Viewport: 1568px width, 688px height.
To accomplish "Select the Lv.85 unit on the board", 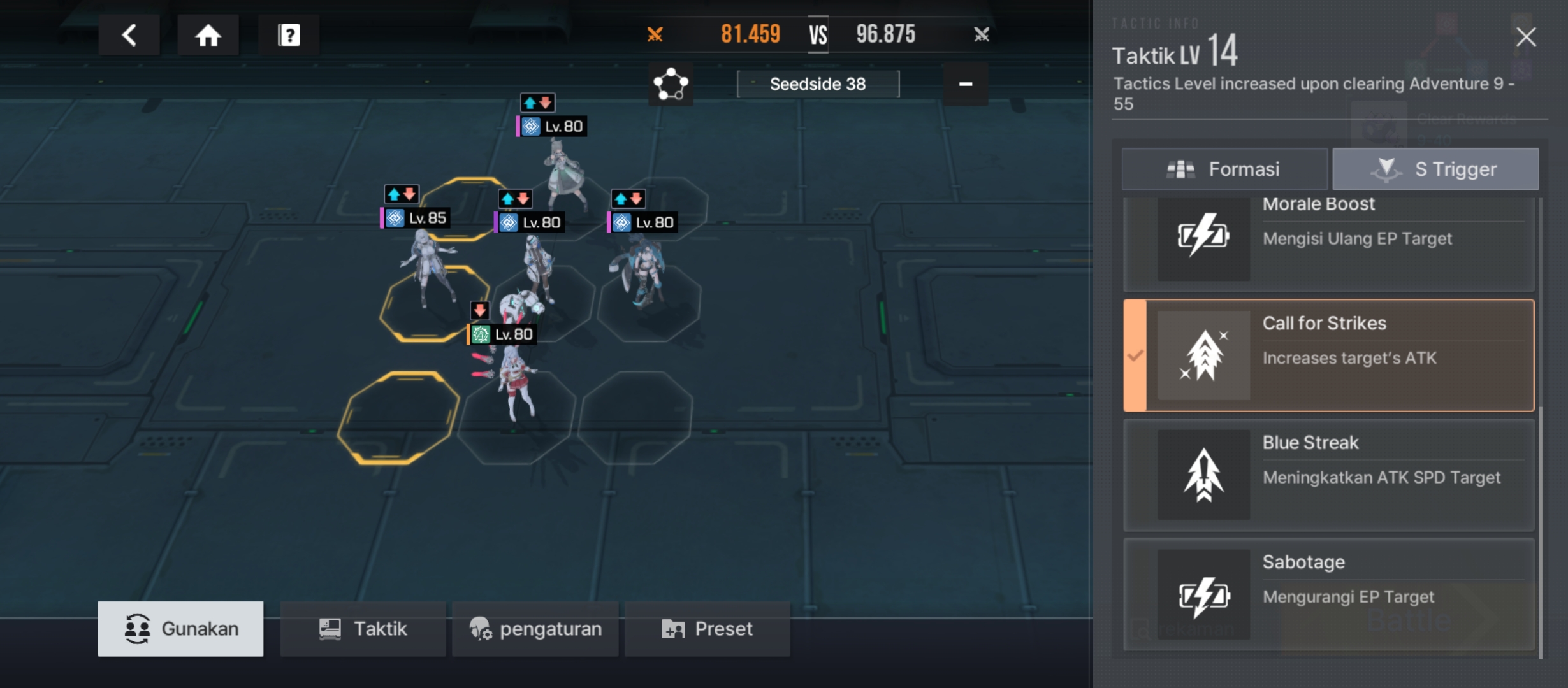I will [x=426, y=268].
